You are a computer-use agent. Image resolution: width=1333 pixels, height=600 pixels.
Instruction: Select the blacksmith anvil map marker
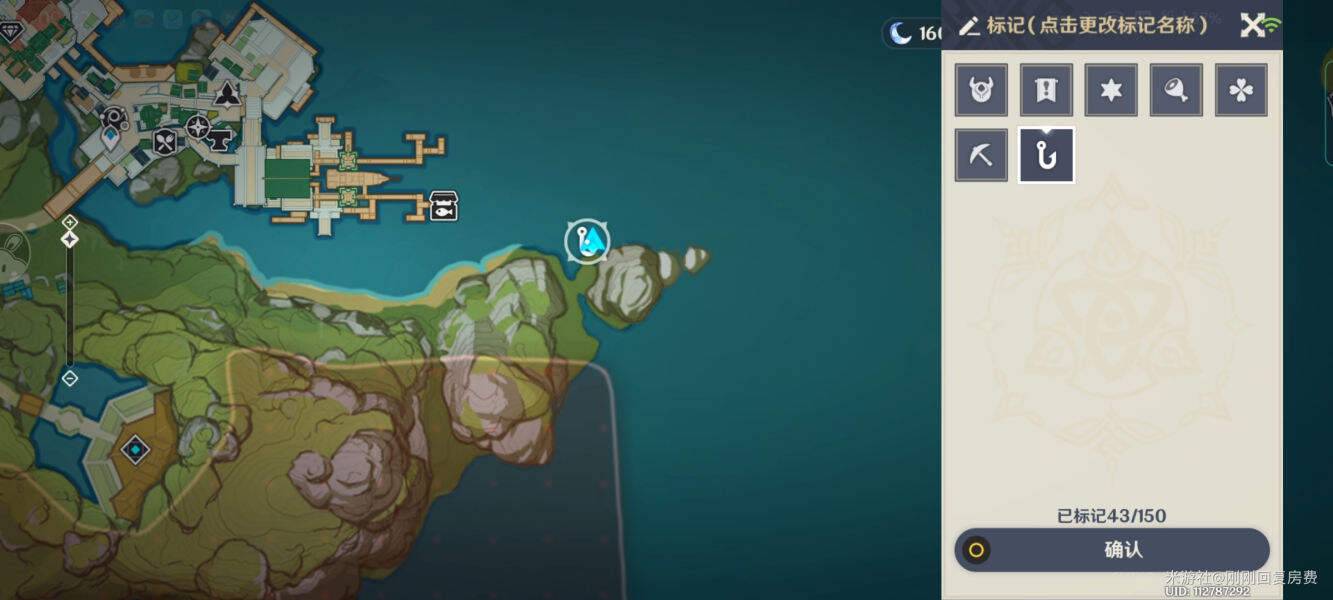coord(220,138)
